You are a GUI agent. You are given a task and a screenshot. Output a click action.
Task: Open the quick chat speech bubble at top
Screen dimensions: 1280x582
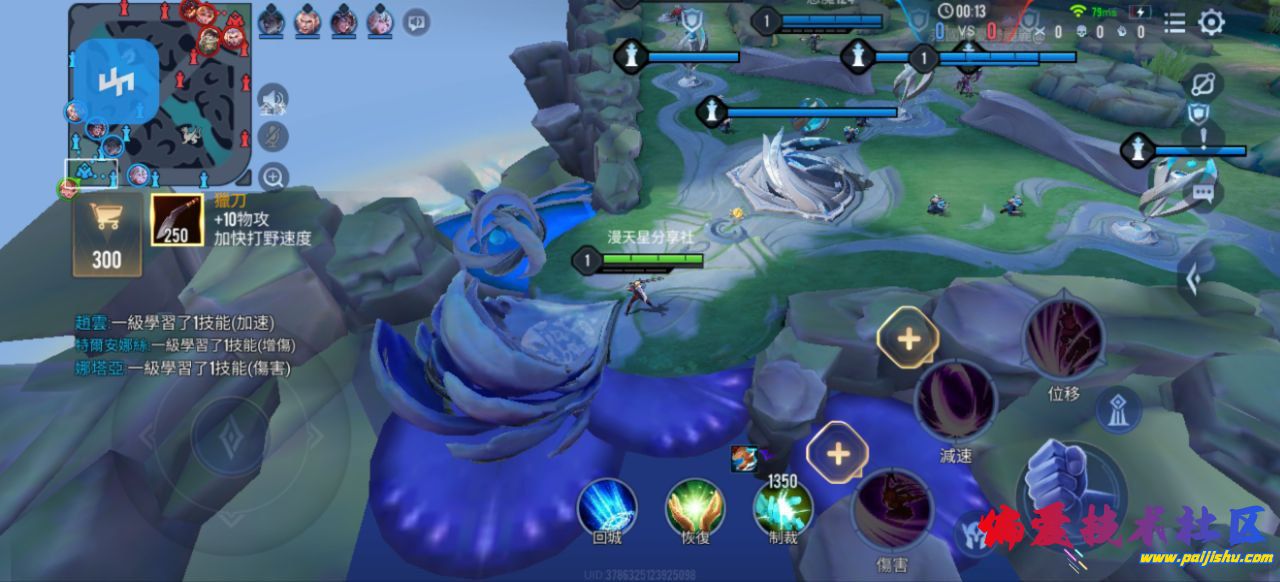coord(416,21)
